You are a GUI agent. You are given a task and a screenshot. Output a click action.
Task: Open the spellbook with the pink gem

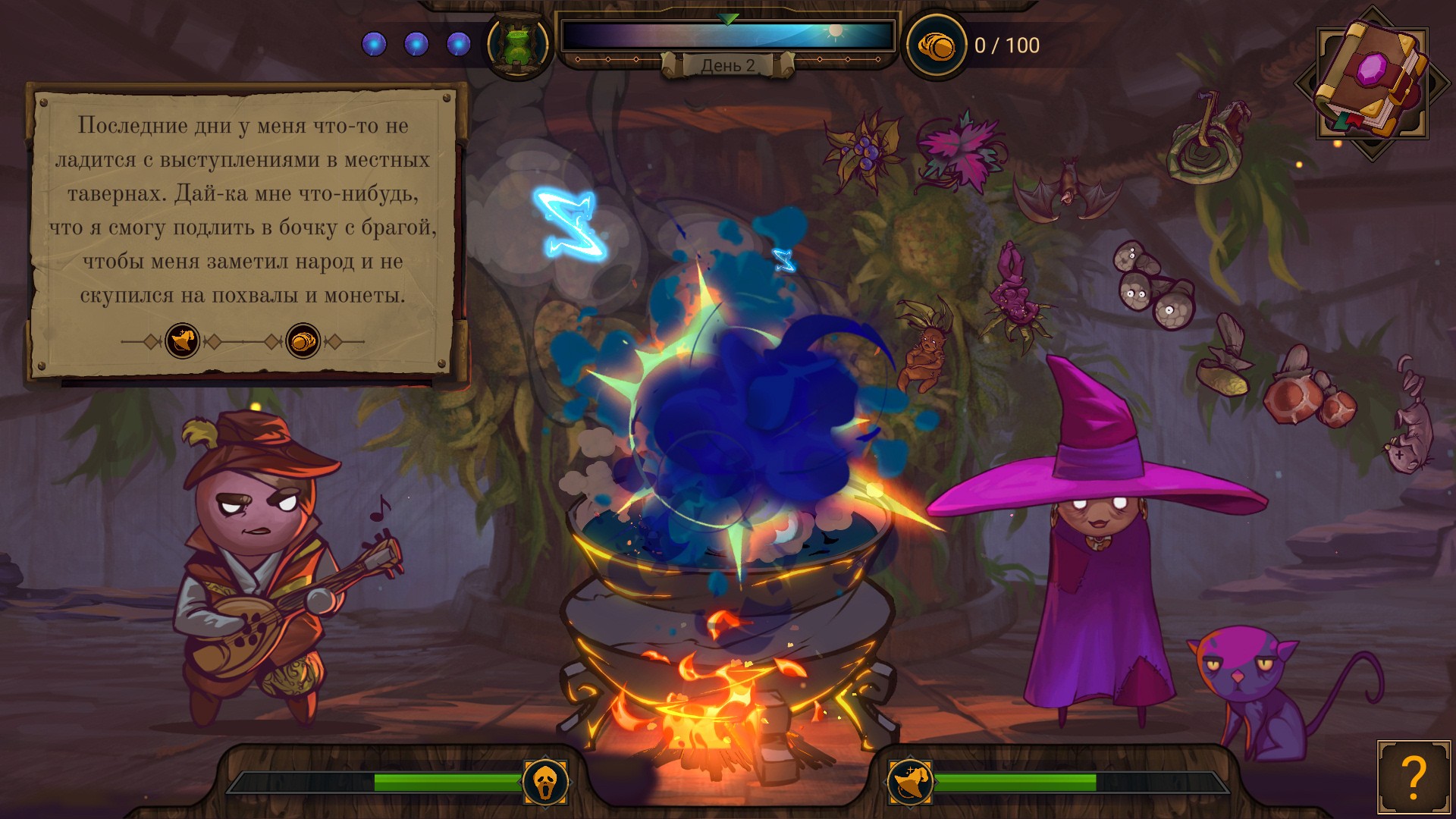point(1371,80)
